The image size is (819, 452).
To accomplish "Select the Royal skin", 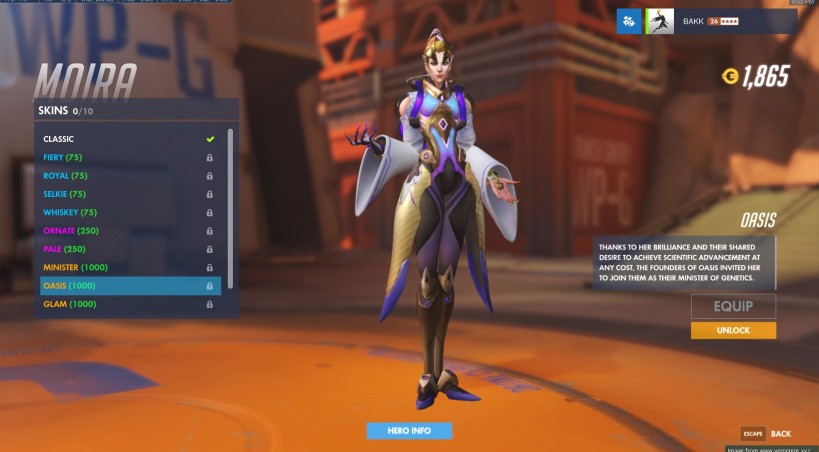I will (x=129, y=176).
